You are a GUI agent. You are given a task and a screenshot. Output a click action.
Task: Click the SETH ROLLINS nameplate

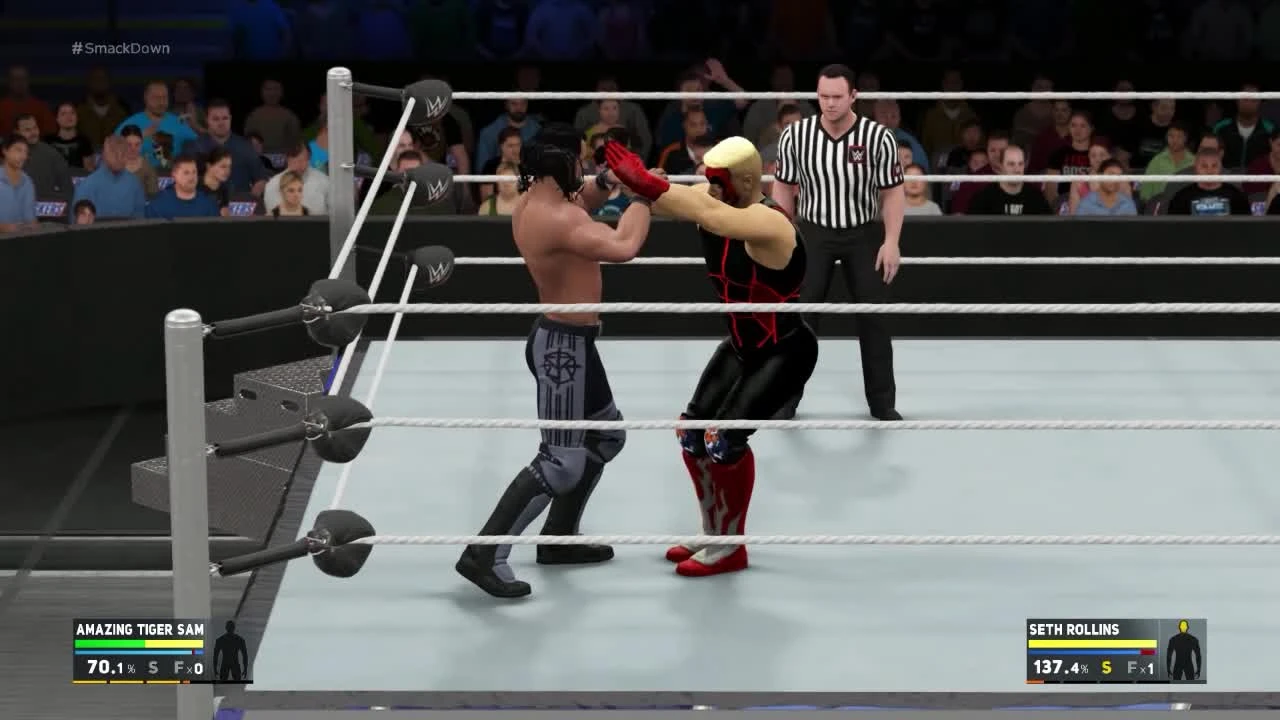click(1074, 629)
